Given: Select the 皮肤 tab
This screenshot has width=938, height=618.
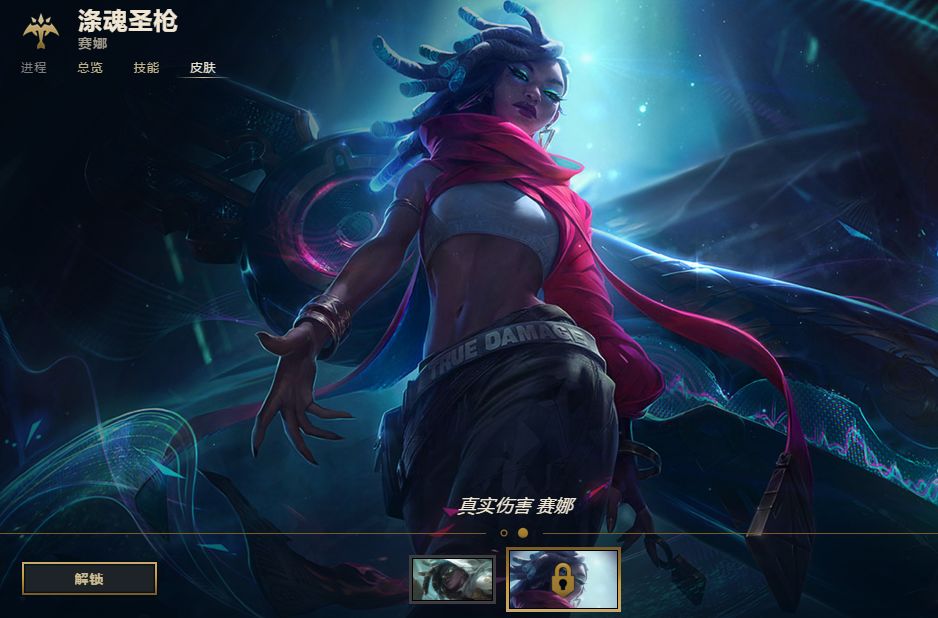Looking at the screenshot, I should 203,68.
